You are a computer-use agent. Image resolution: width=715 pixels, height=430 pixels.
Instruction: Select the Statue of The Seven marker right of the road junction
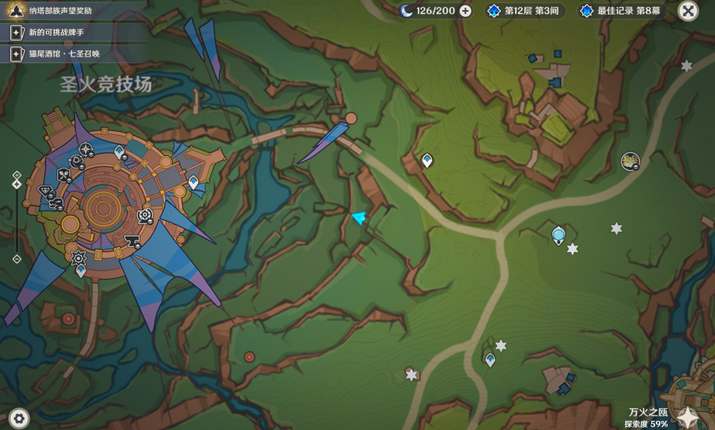tap(558, 236)
